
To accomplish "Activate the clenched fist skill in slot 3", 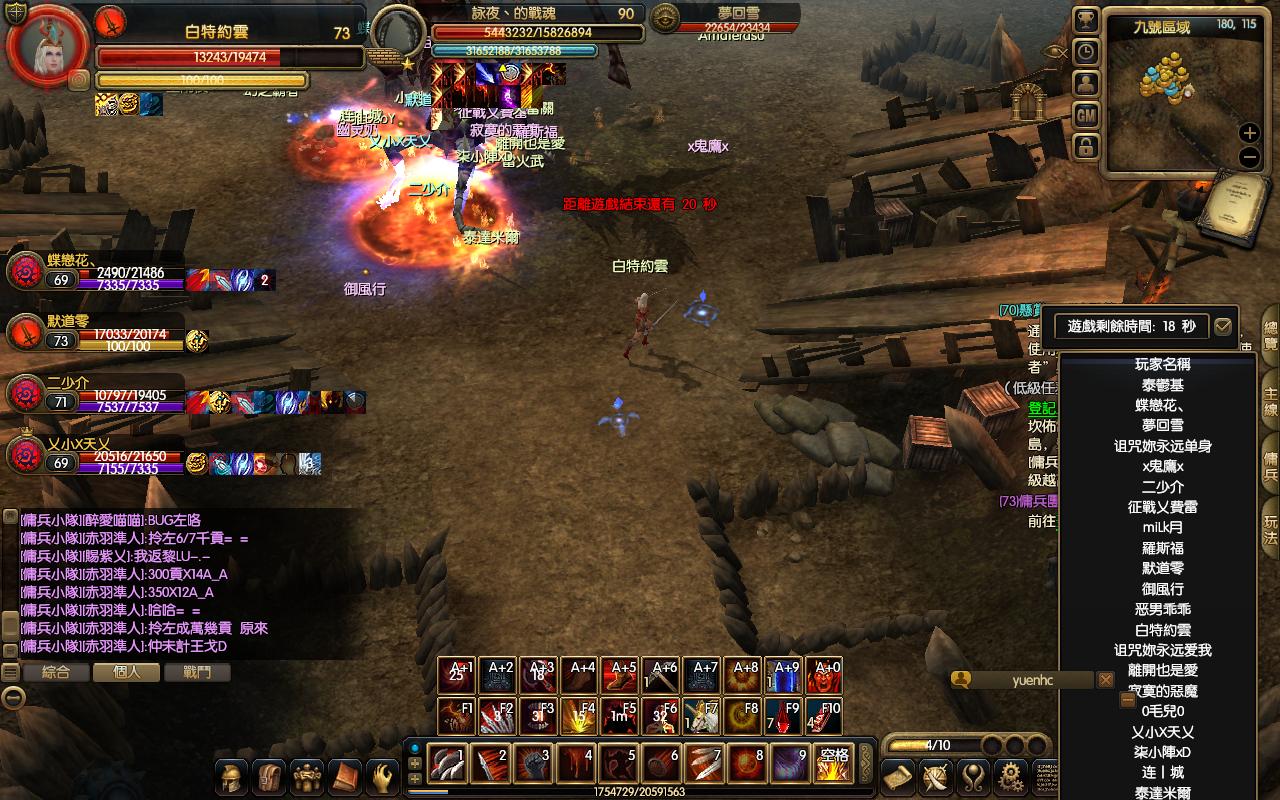I will click(532, 765).
